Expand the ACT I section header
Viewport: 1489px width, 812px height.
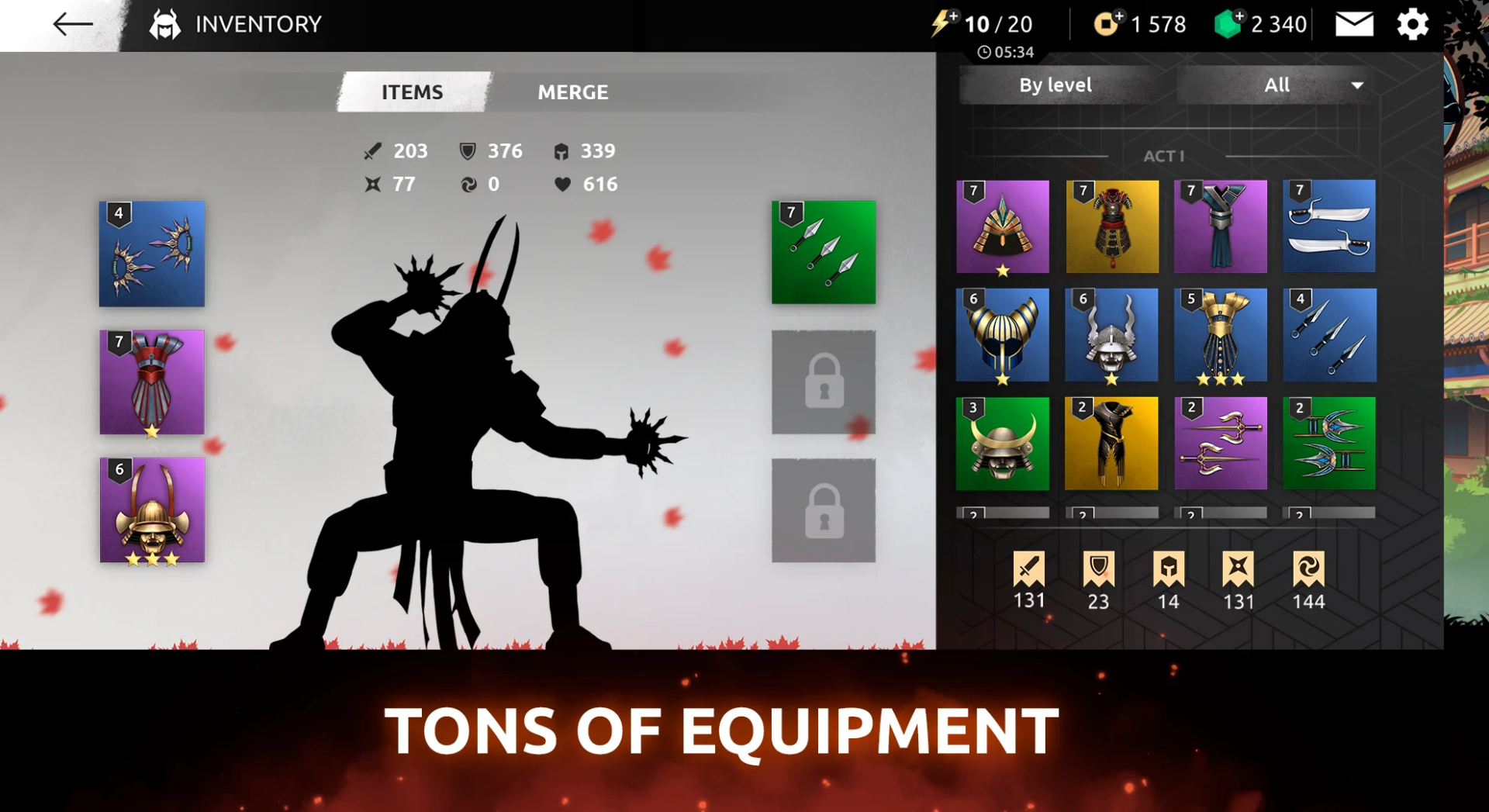(x=1163, y=155)
